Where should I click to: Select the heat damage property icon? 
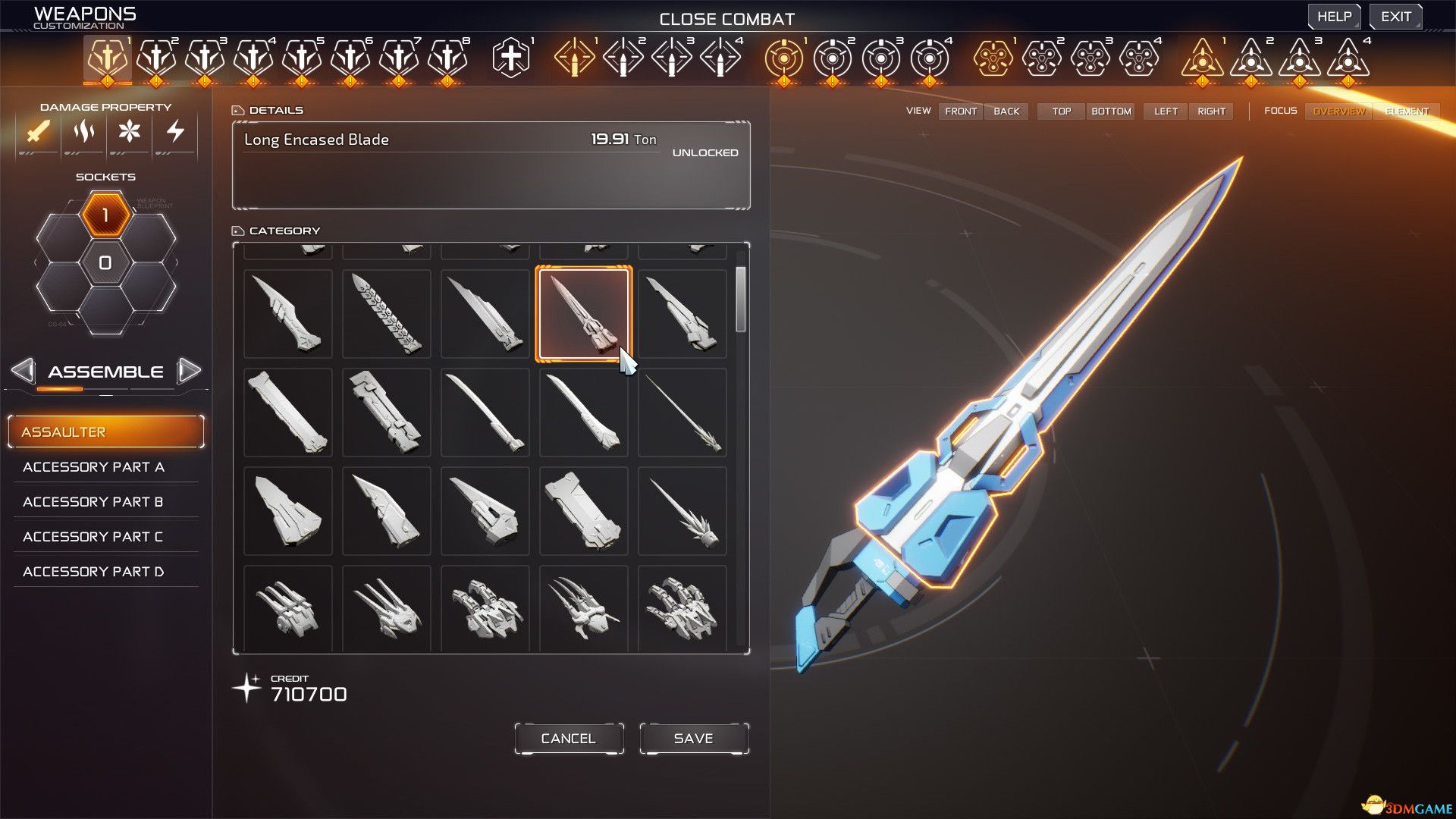83,133
